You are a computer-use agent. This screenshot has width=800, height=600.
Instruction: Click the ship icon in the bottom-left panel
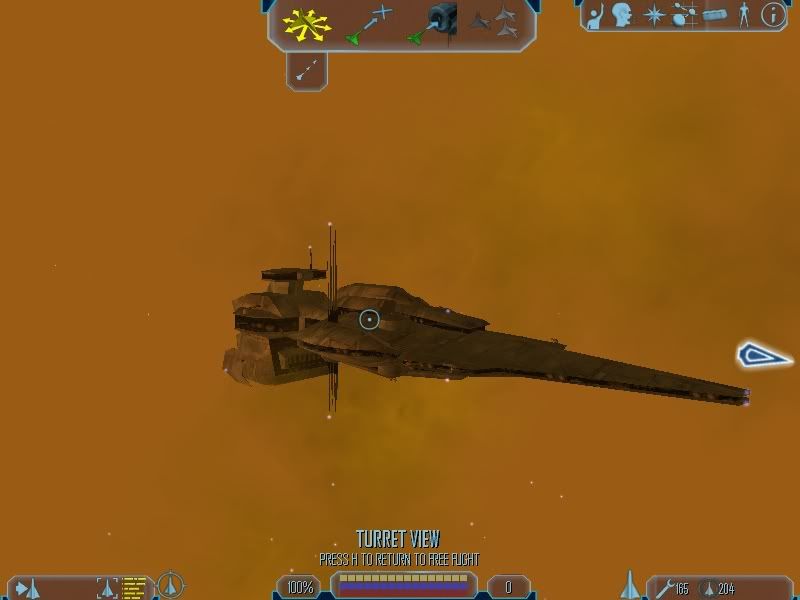point(28,587)
